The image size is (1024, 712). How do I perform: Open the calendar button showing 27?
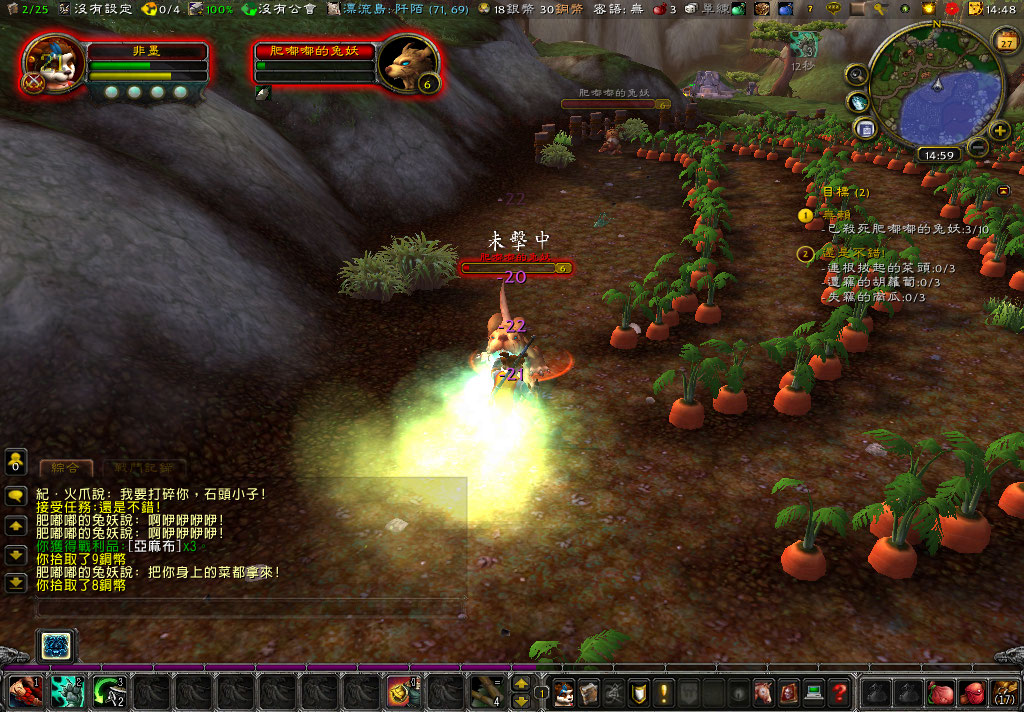click(1004, 40)
